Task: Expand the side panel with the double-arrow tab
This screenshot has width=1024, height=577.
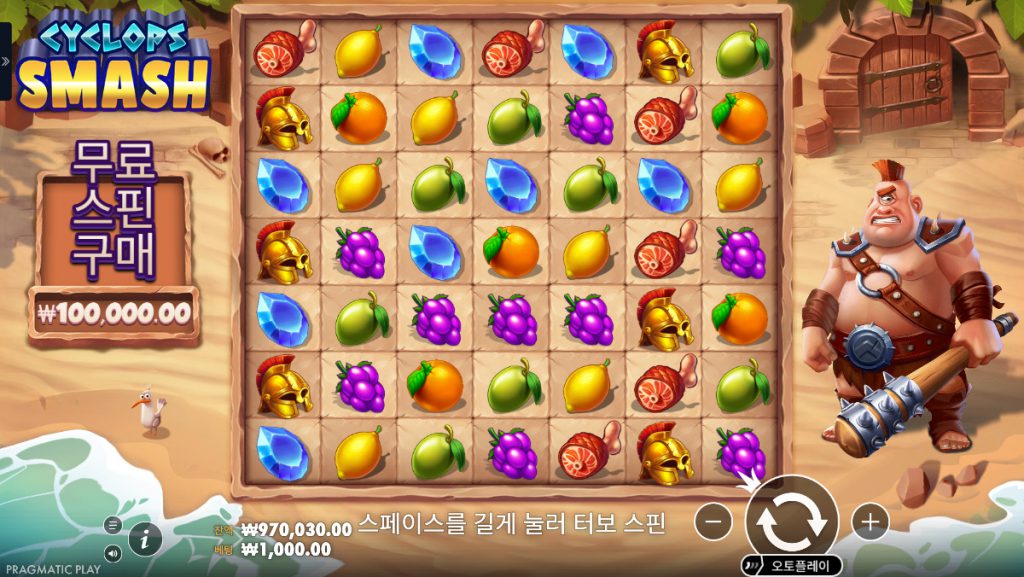Action: click(x=5, y=61)
